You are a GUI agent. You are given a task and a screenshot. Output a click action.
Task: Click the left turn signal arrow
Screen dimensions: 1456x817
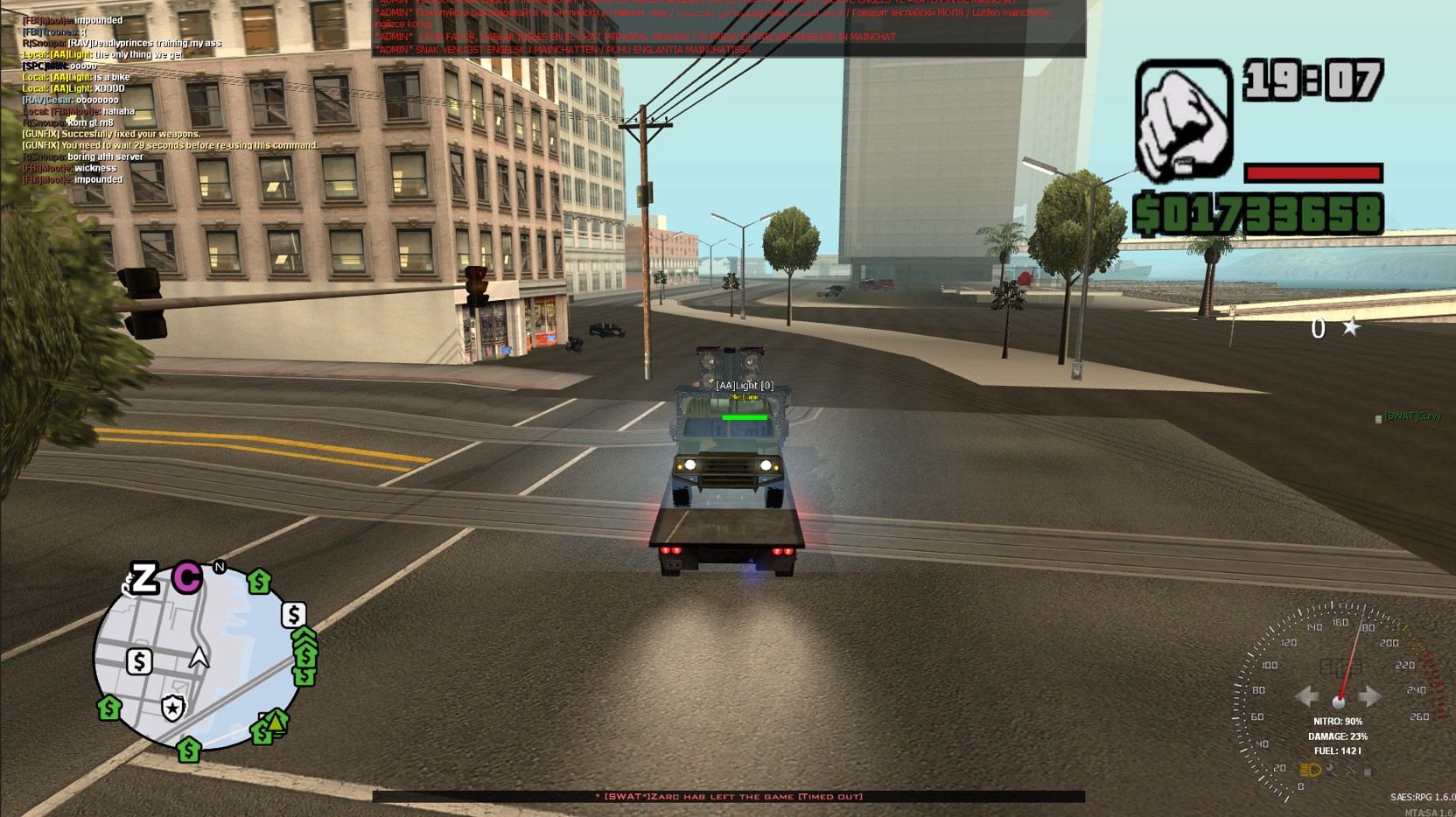pyautogui.click(x=1307, y=696)
